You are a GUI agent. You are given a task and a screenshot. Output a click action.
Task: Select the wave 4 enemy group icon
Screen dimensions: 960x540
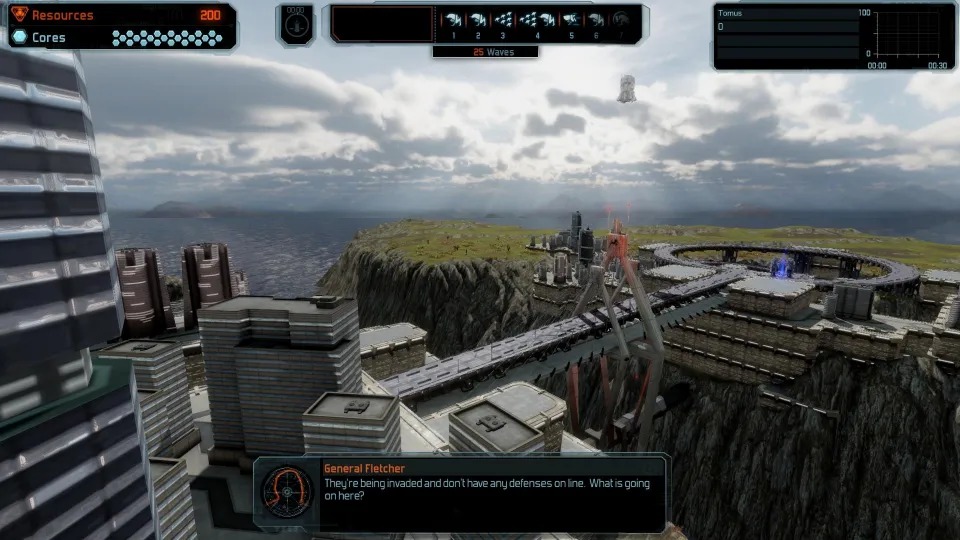point(536,19)
